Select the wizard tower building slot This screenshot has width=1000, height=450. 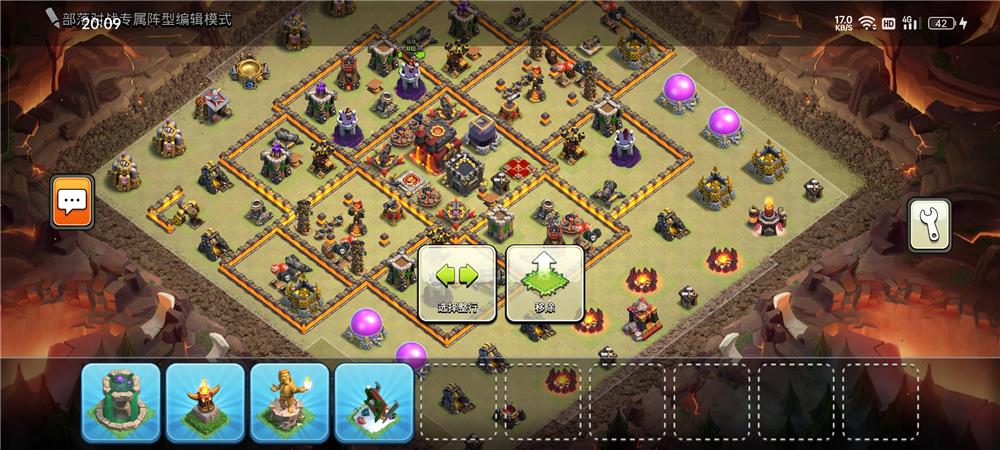pos(121,402)
